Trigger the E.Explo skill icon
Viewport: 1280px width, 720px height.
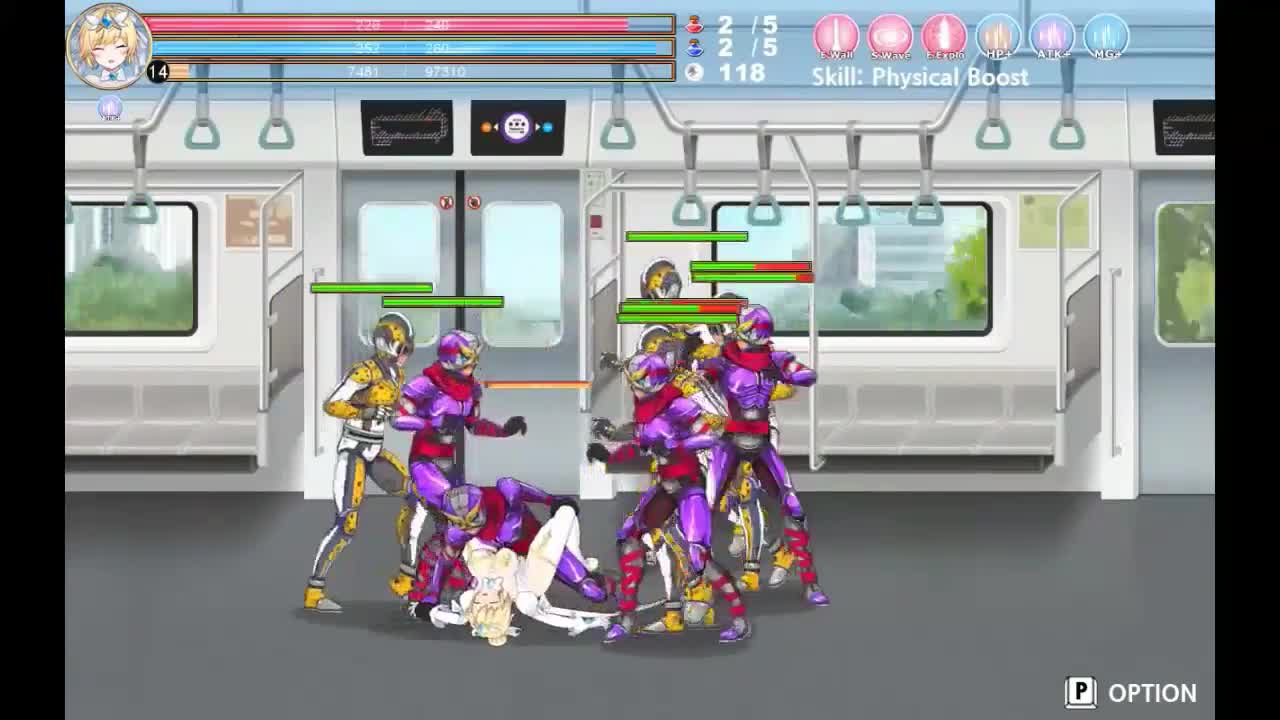(x=943, y=37)
